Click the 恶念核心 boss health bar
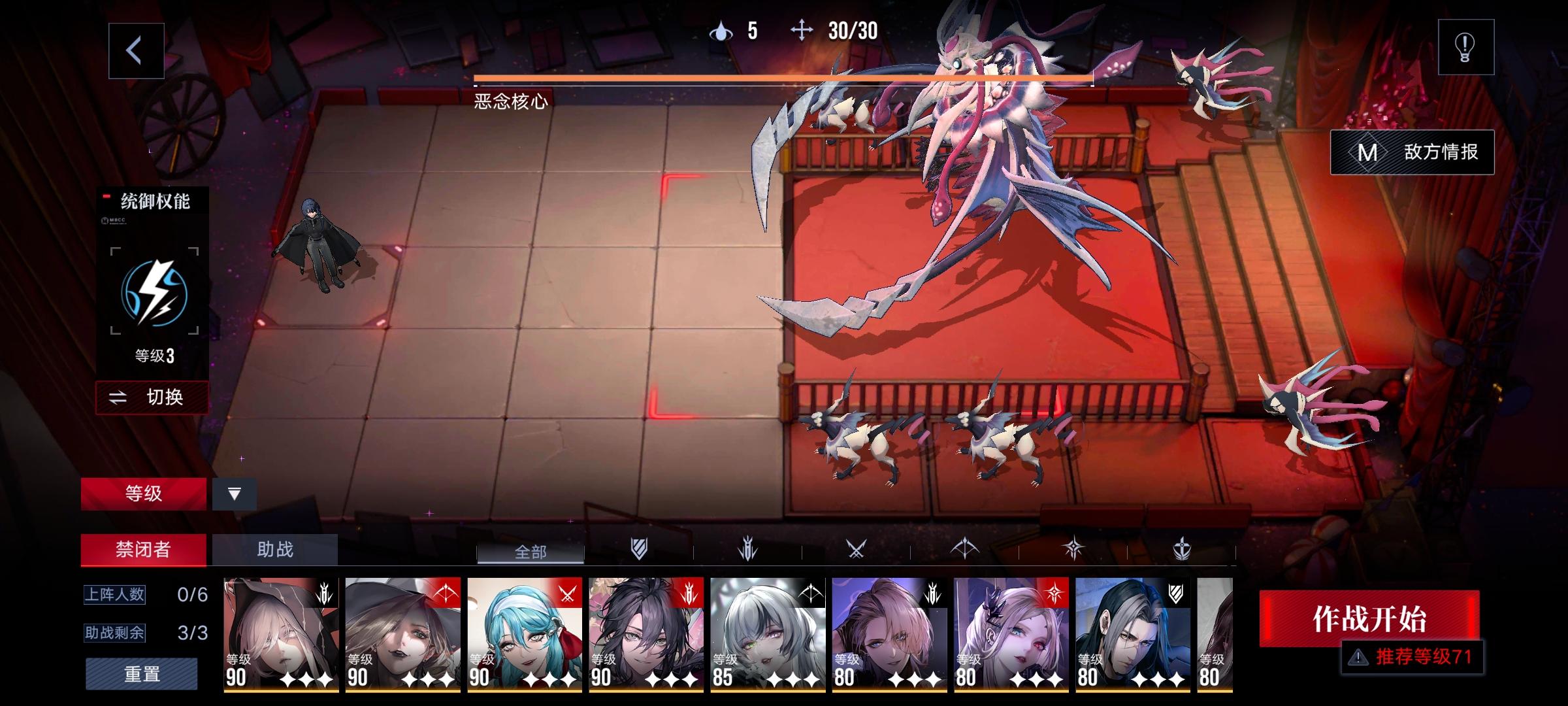The width and height of the screenshot is (1568, 706). point(782,79)
